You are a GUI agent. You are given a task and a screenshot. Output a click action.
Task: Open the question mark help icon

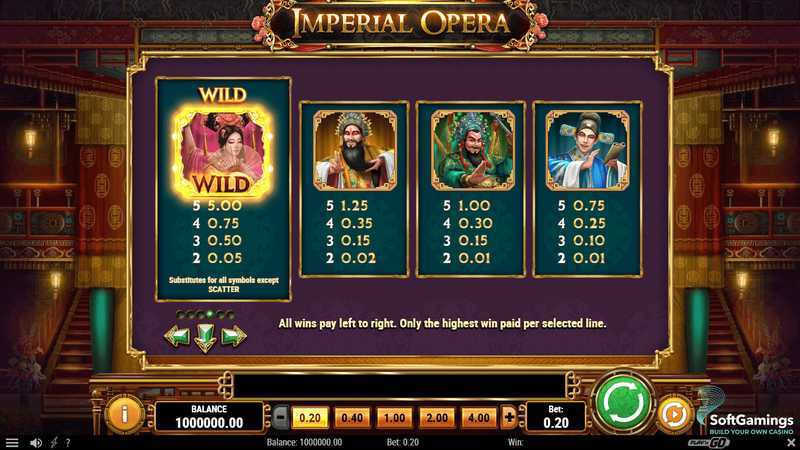coord(67,442)
